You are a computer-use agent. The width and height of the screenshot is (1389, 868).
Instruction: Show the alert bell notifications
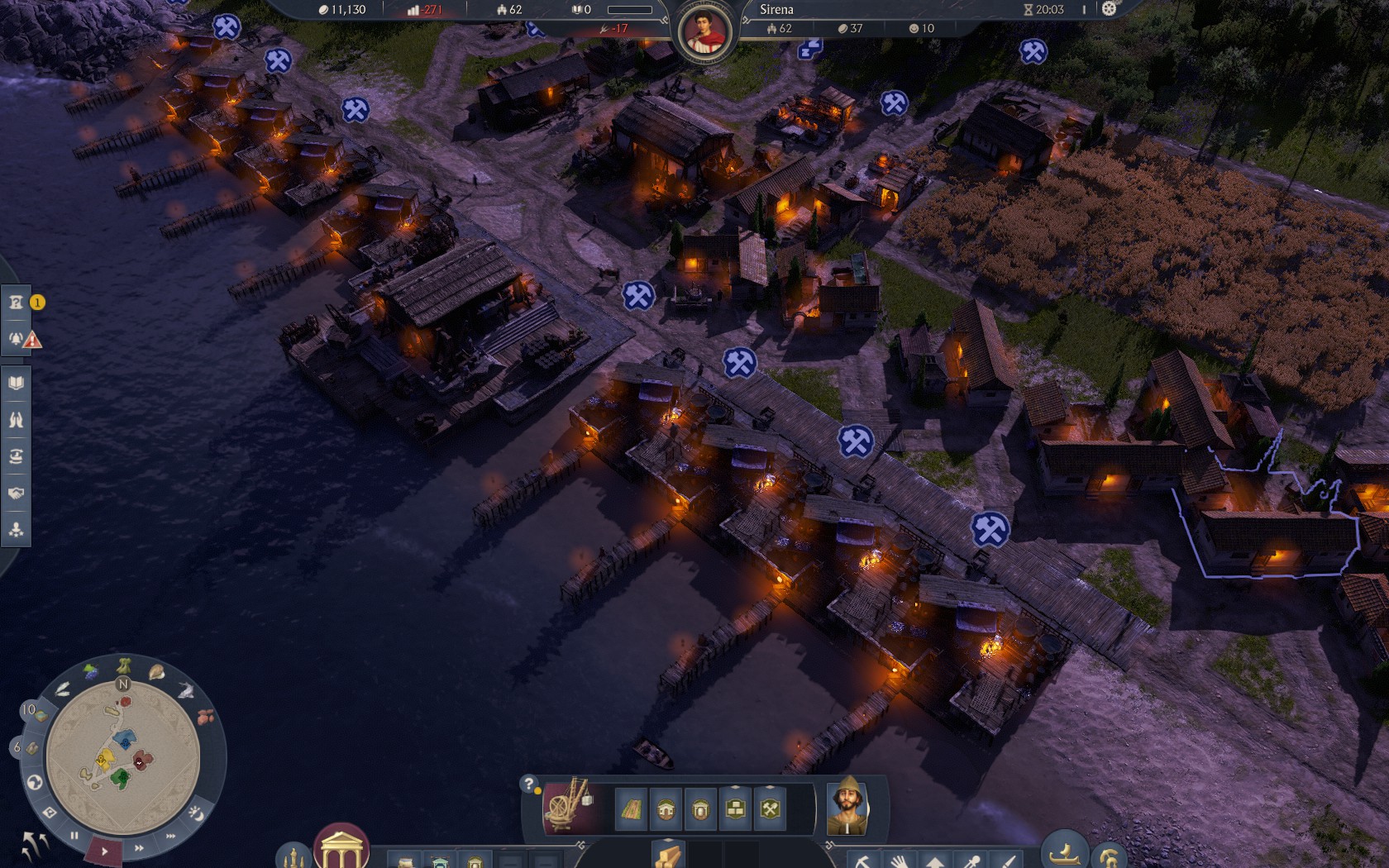16,339
